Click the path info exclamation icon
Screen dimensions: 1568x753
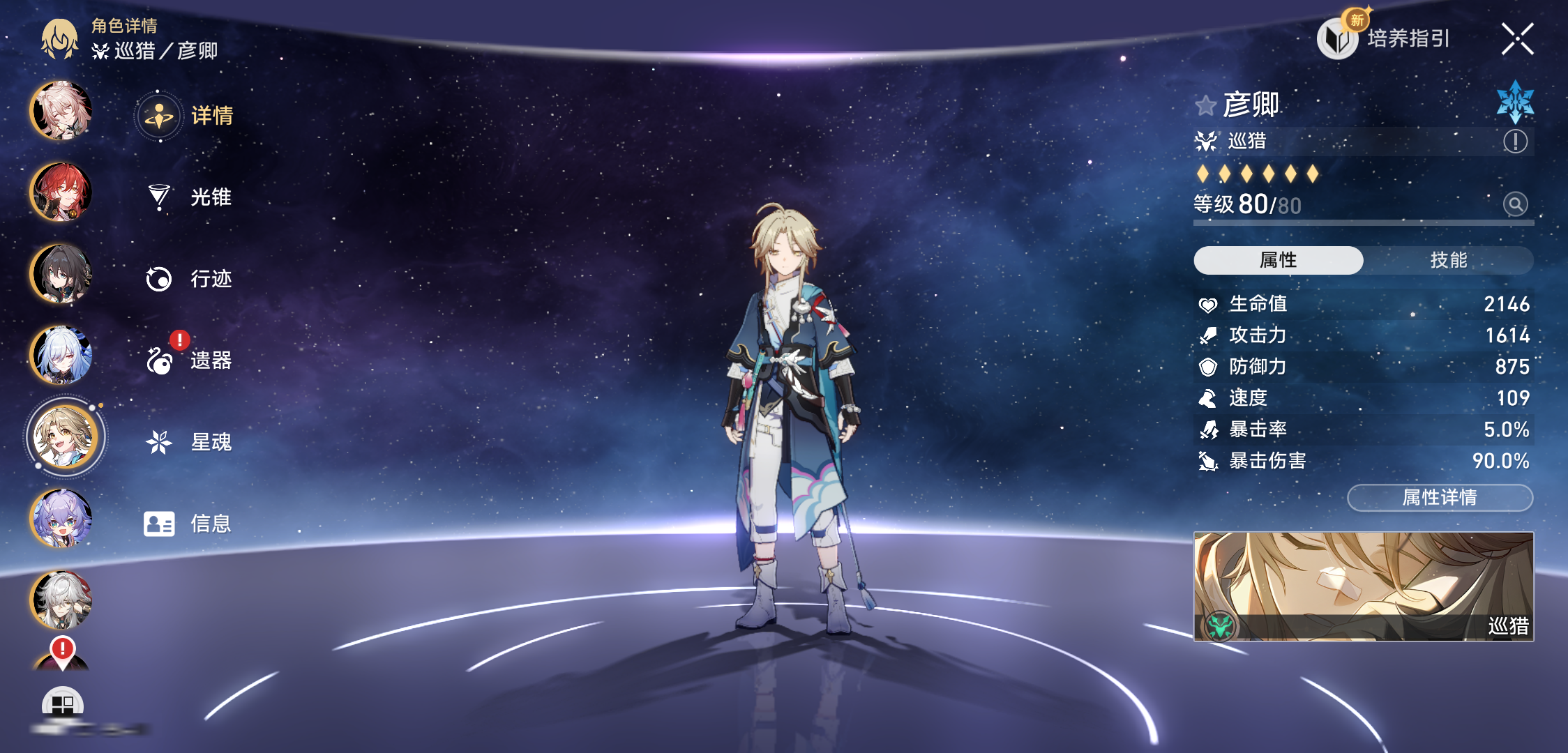[1515, 142]
